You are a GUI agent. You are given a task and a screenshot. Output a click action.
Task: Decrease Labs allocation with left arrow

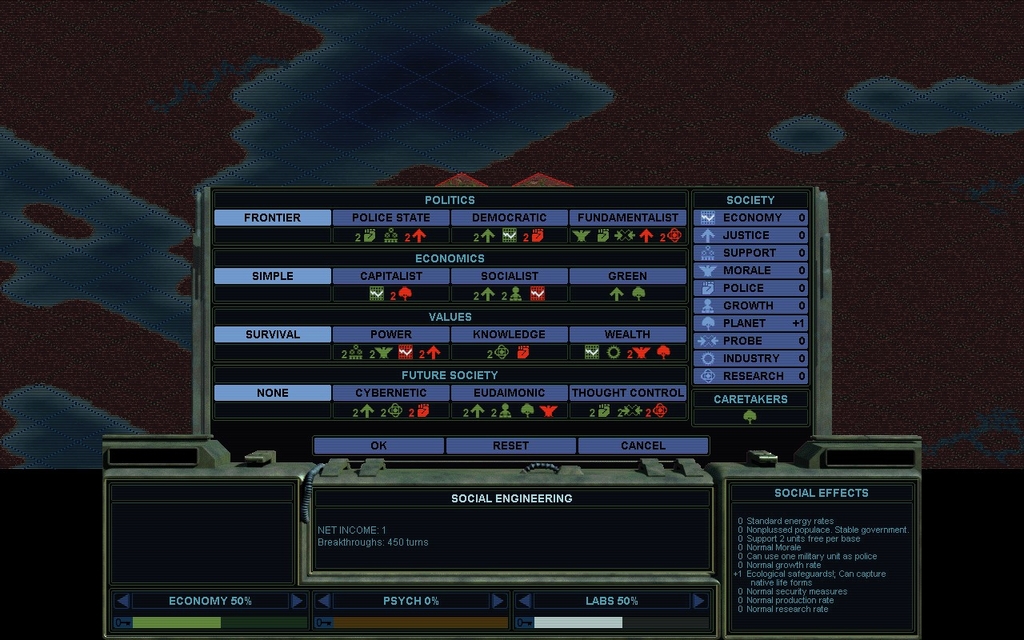pos(523,601)
